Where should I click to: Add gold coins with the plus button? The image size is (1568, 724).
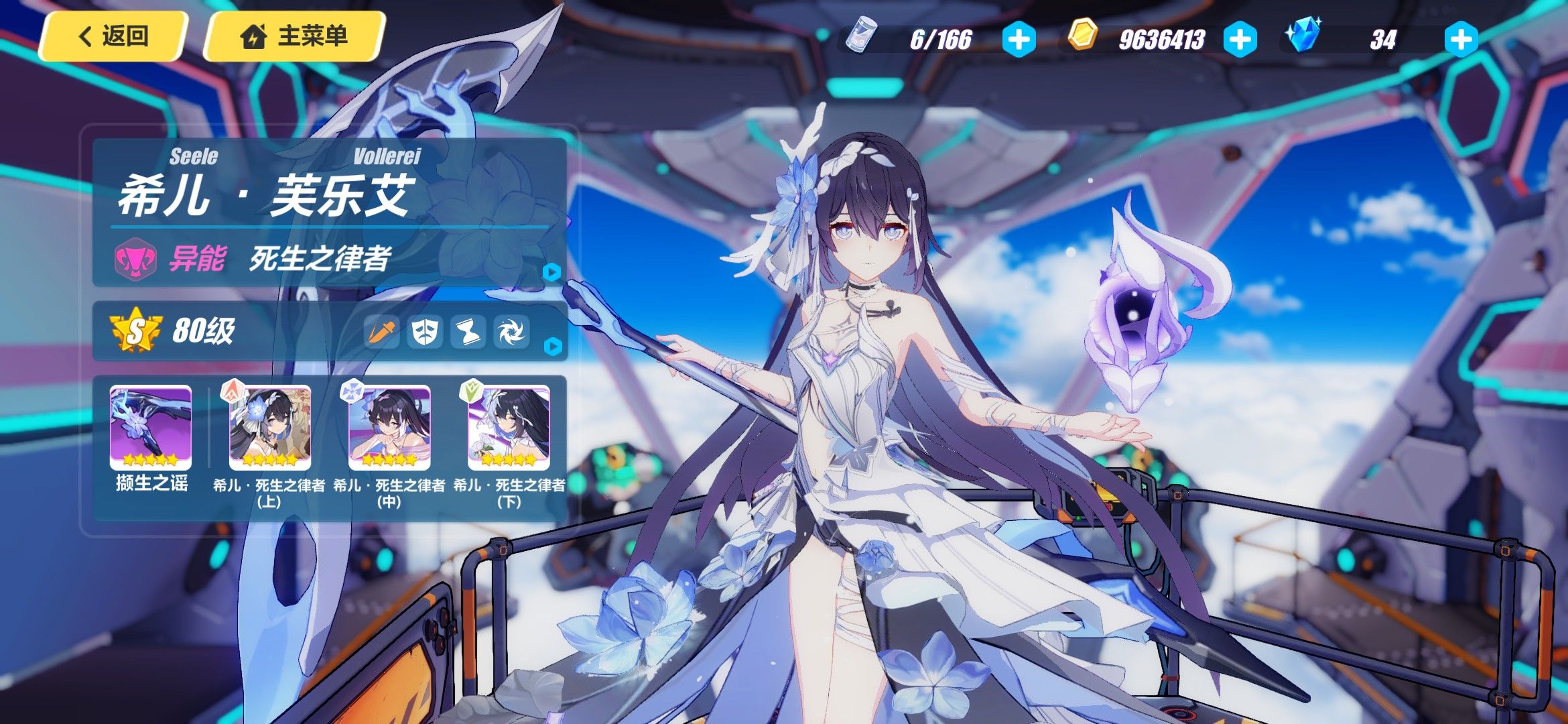1240,40
